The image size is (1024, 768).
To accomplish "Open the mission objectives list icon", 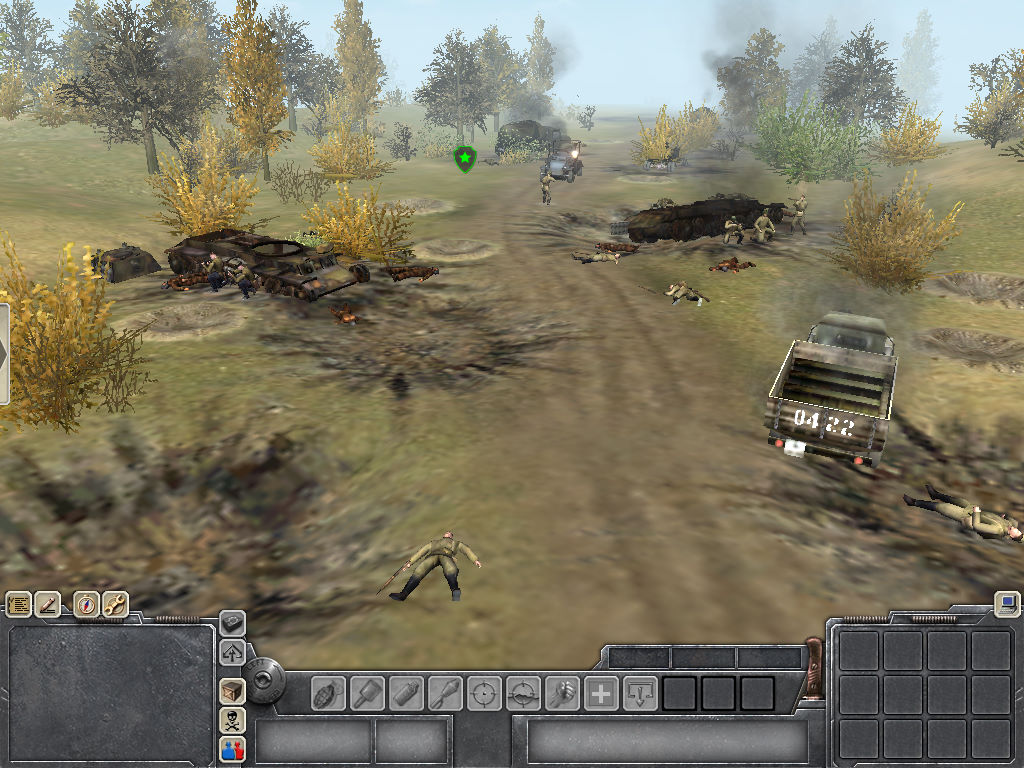I will [x=19, y=603].
